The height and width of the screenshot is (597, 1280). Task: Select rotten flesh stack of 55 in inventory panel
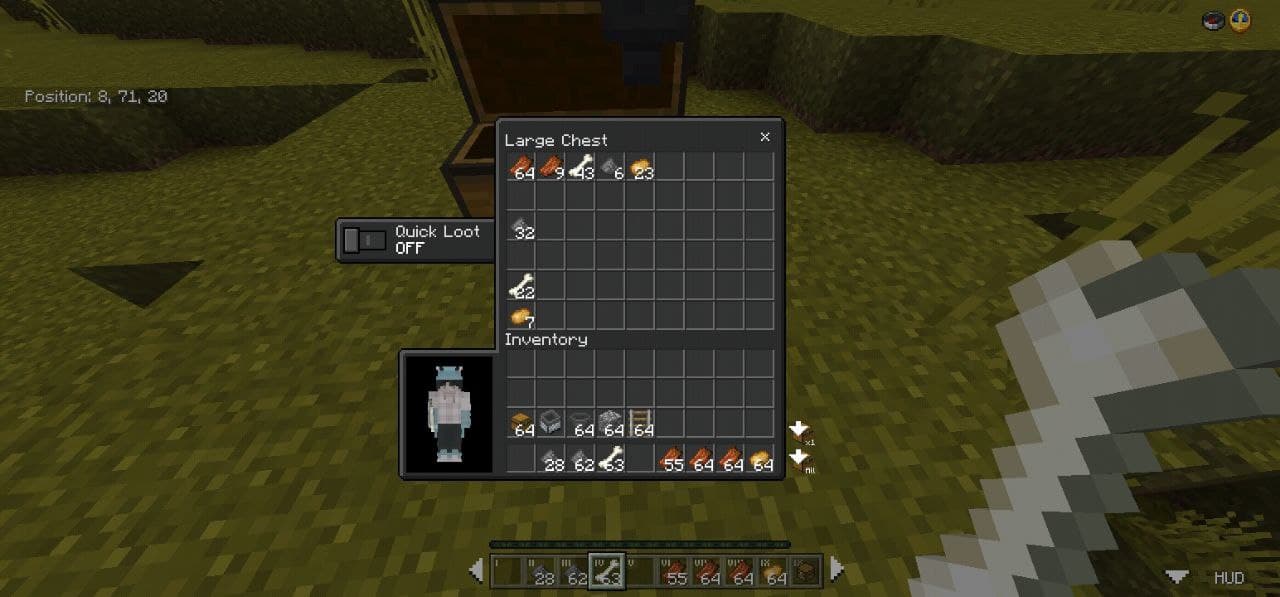point(671,459)
